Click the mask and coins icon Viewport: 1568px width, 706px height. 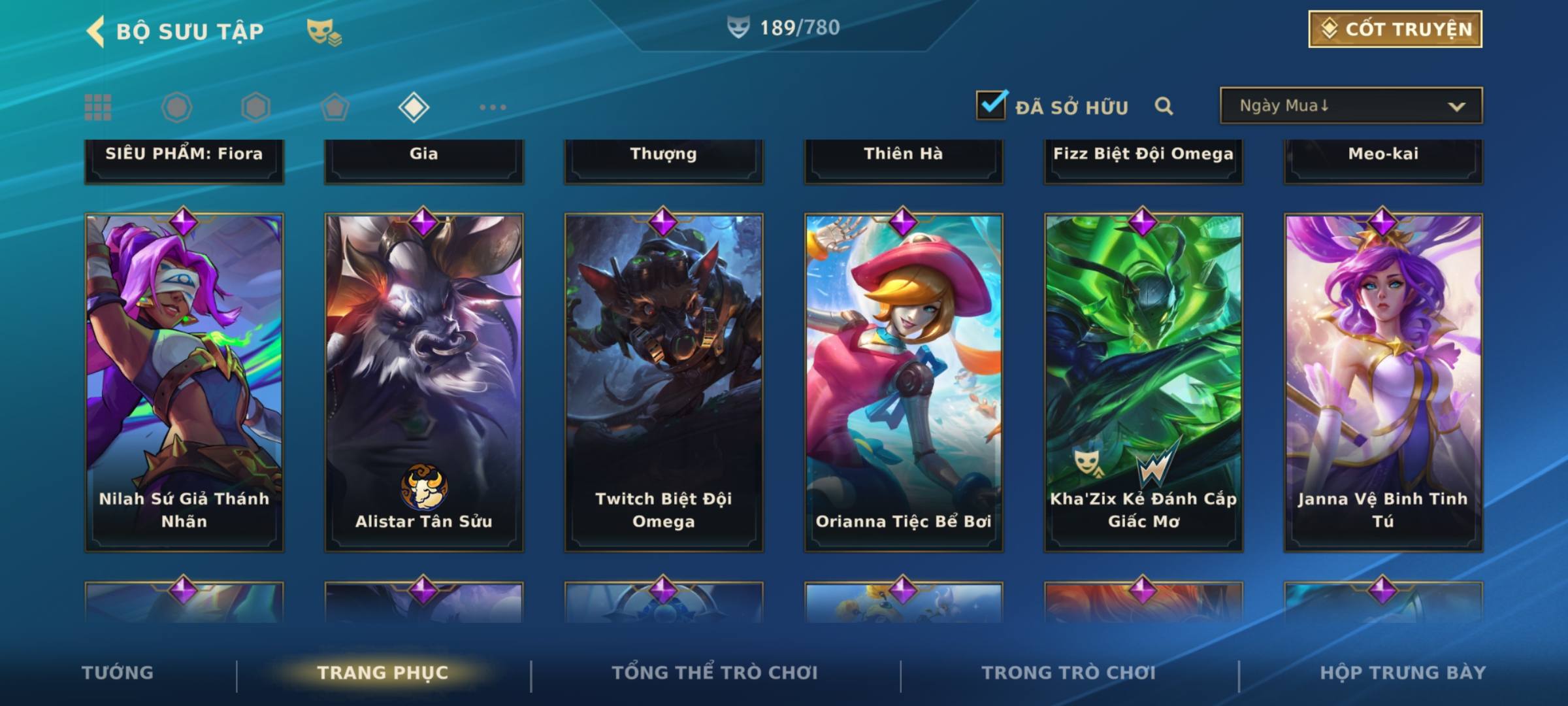click(324, 31)
